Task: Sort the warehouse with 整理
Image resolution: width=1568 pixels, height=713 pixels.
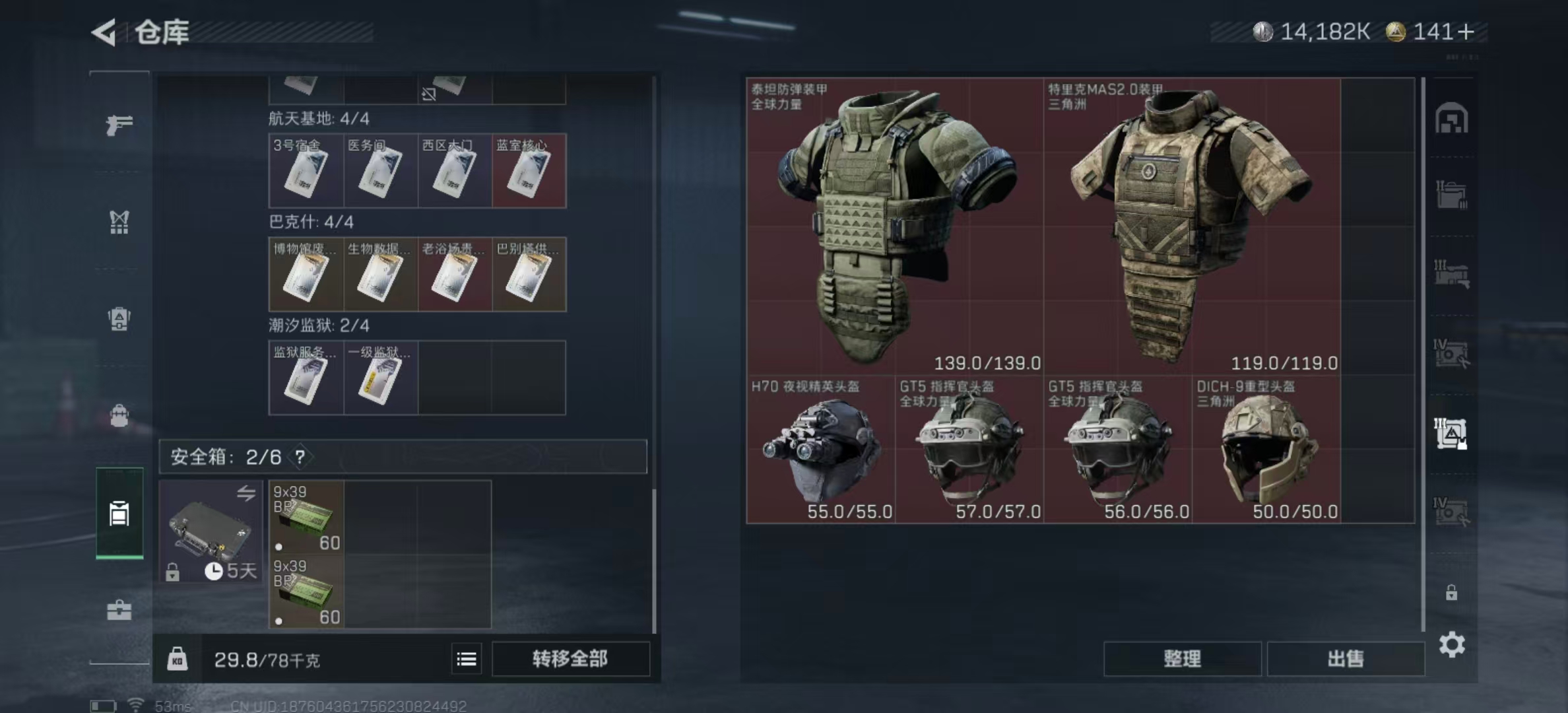Action: (x=1182, y=659)
